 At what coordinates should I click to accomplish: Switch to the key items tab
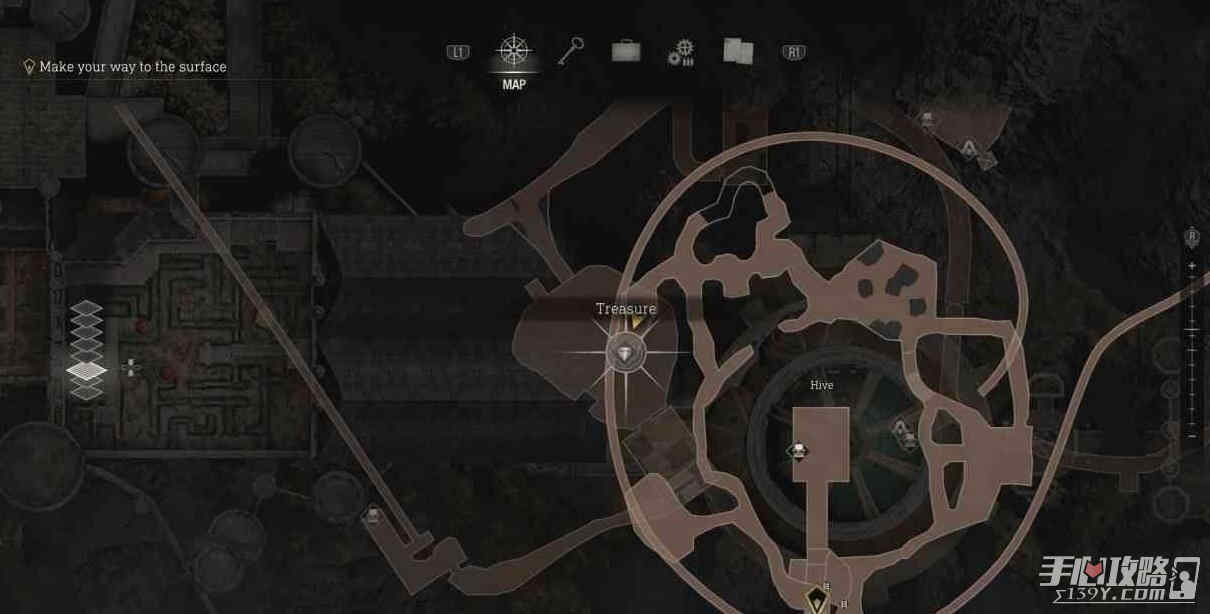[x=571, y=50]
